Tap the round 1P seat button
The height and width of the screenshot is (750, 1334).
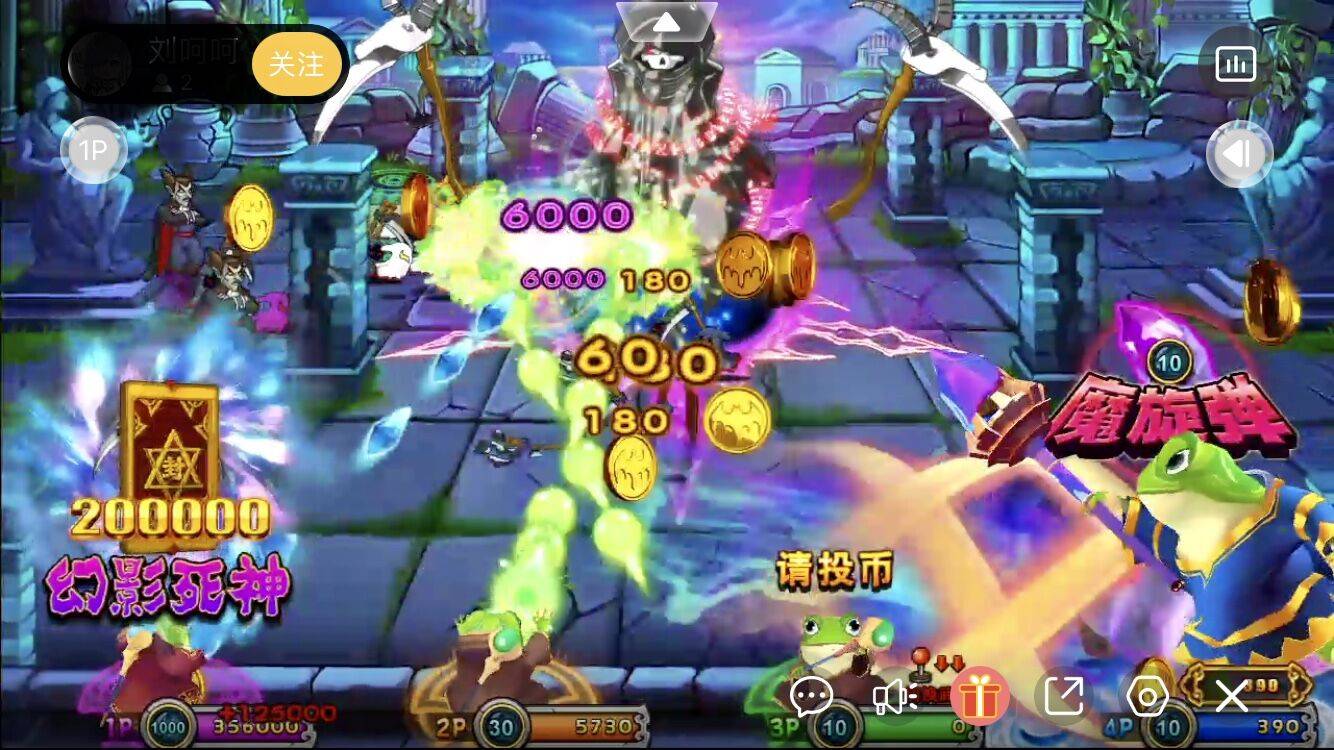93,151
